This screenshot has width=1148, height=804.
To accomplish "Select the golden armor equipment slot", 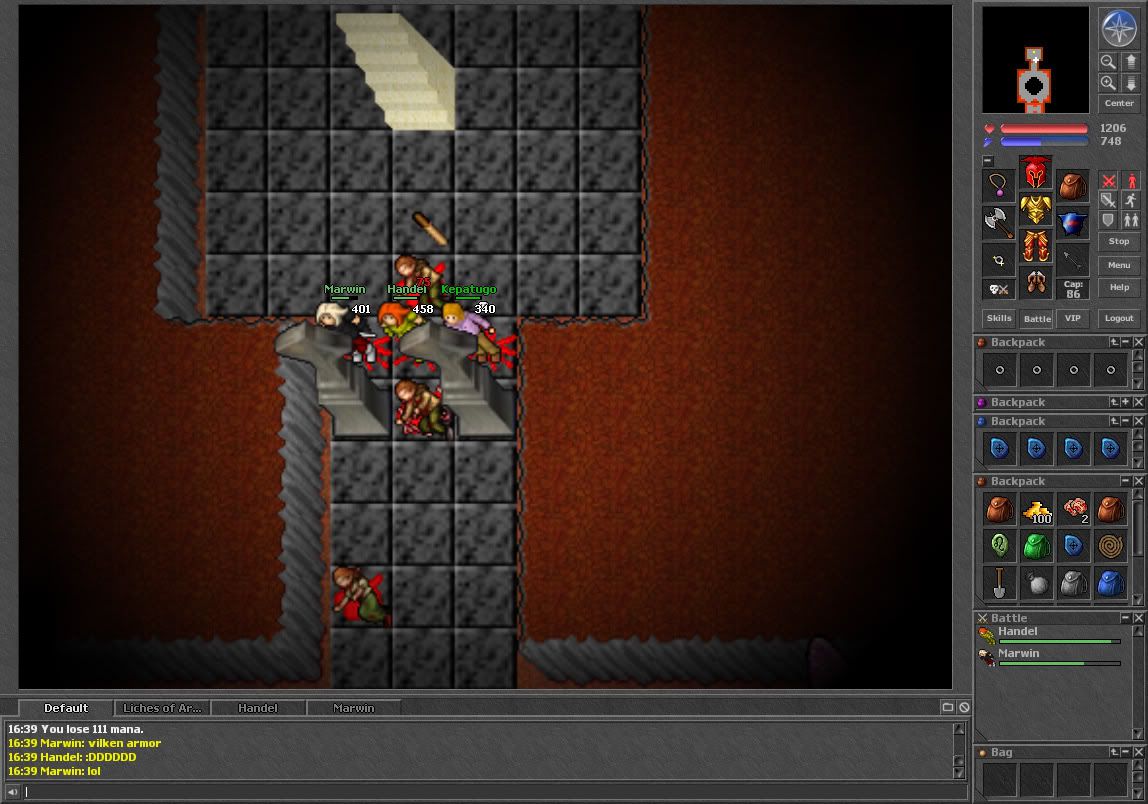I will pos(1035,210).
